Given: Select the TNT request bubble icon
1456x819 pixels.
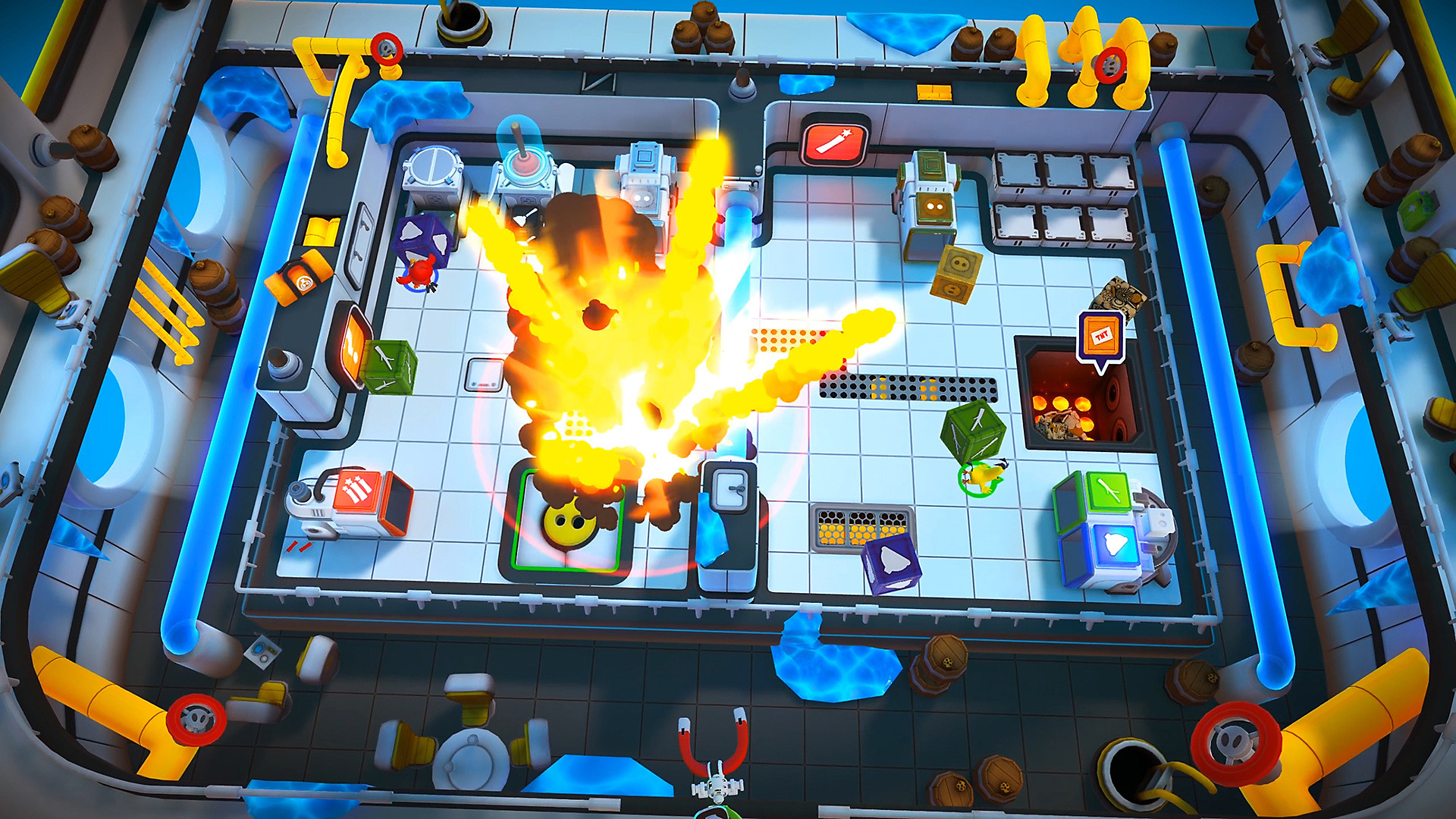Looking at the screenshot, I should point(1101,337).
